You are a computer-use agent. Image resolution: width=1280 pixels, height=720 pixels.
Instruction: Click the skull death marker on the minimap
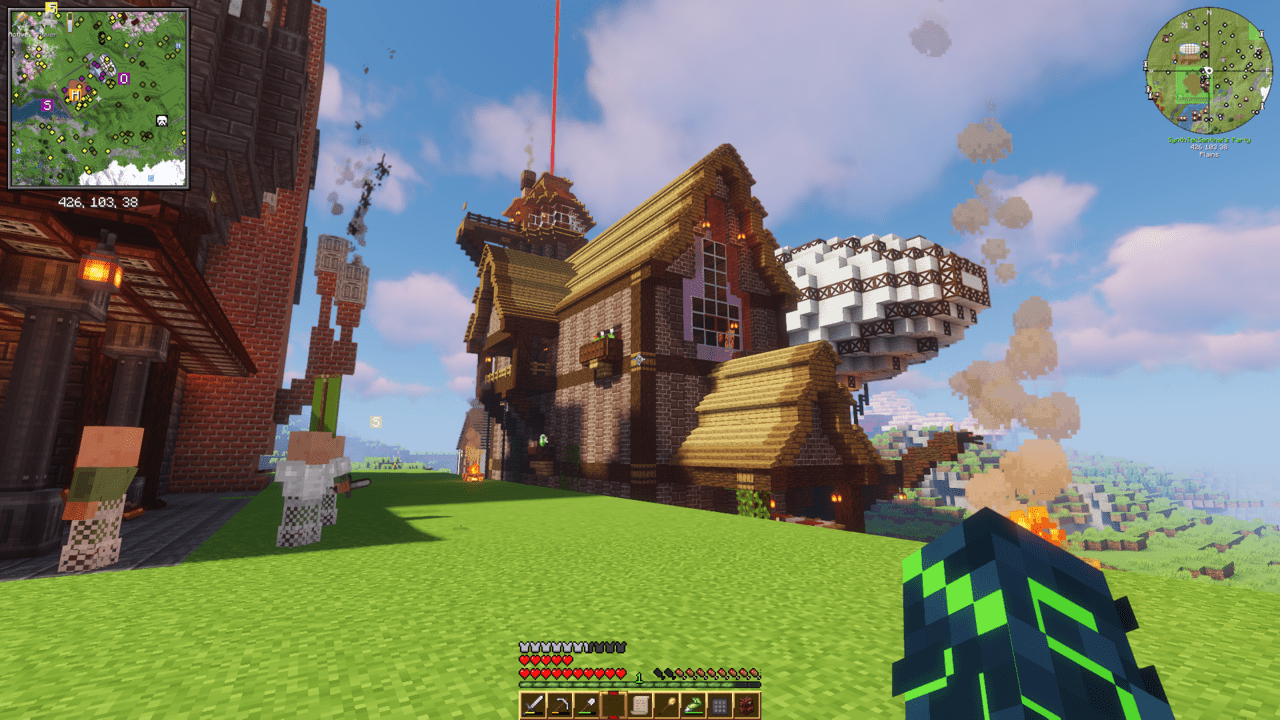coord(162,119)
